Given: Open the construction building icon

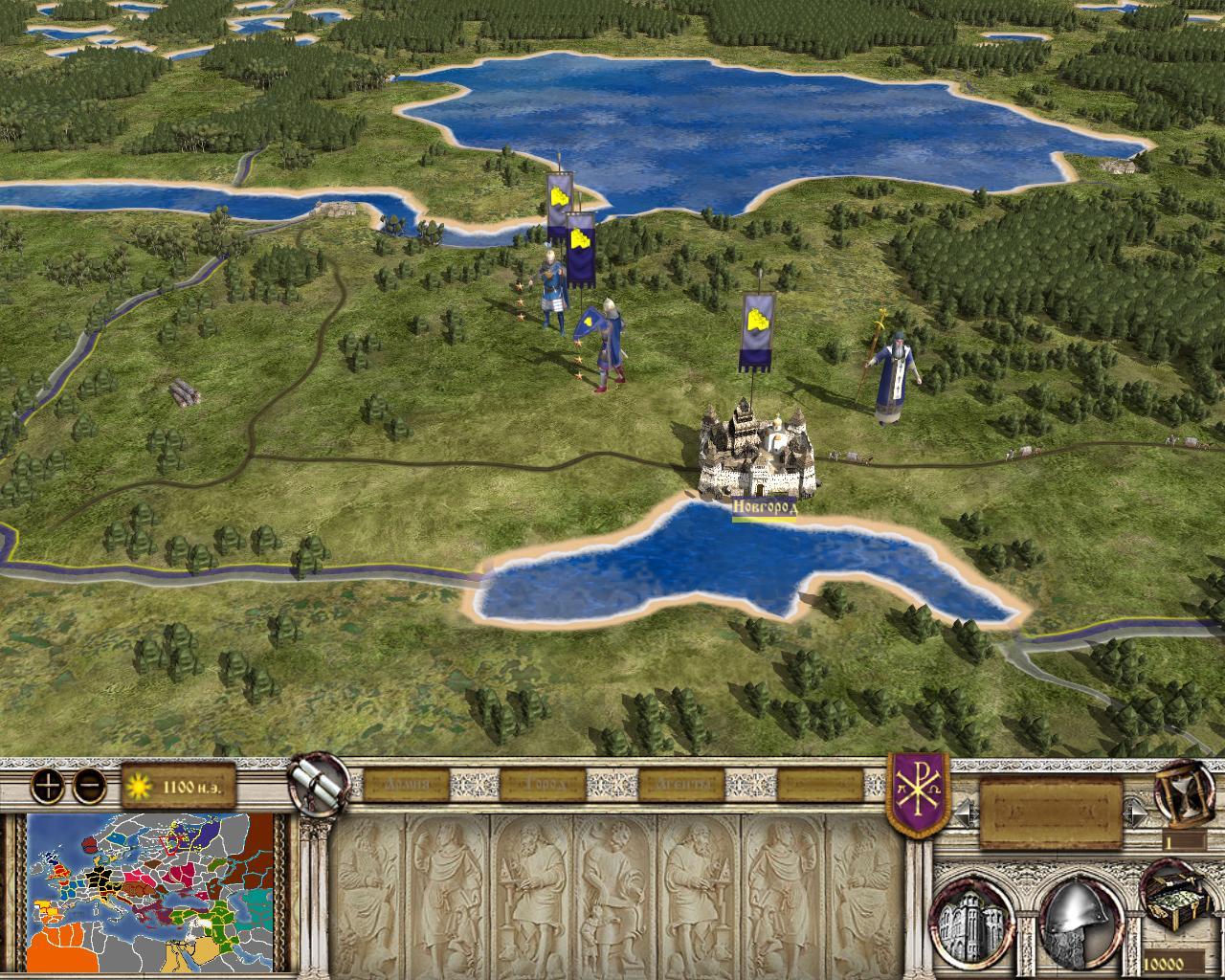Looking at the screenshot, I should (975, 915).
